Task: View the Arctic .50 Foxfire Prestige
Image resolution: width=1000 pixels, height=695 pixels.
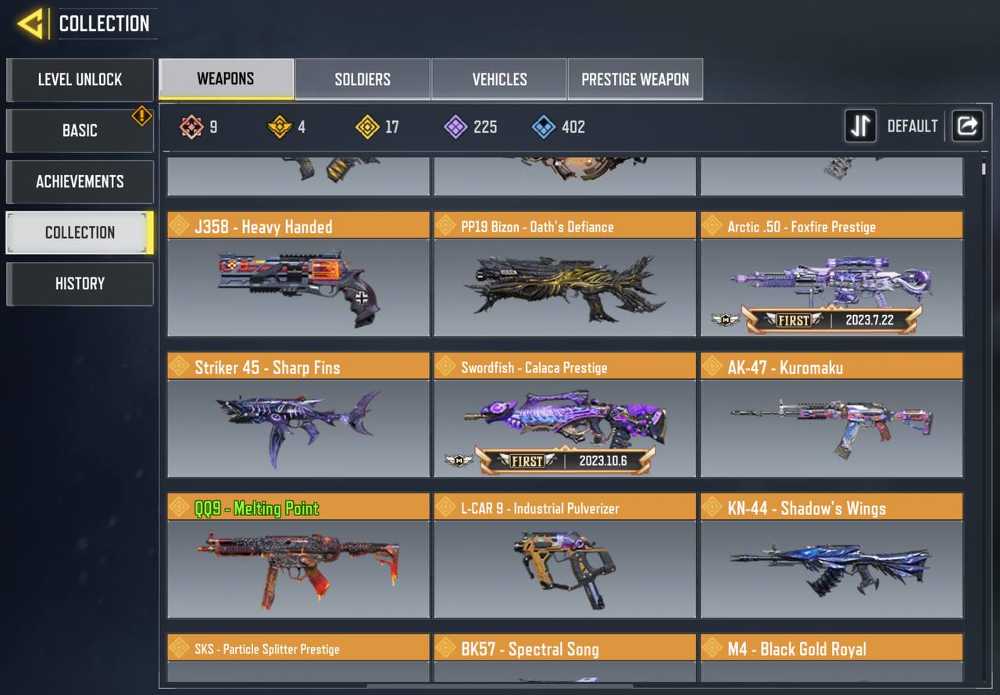Action: click(x=831, y=275)
